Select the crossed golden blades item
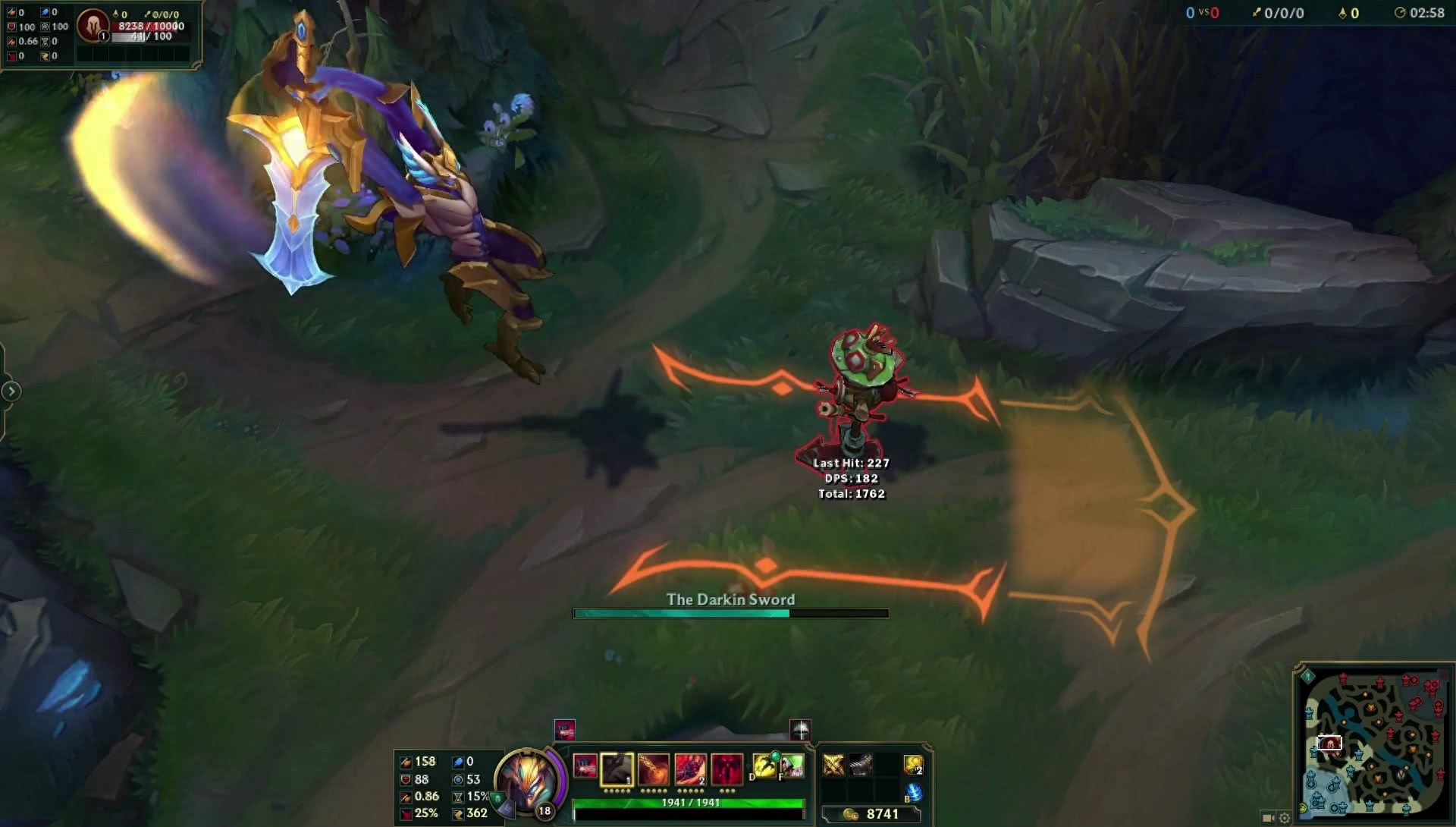This screenshot has width=1456, height=827. coord(833,765)
